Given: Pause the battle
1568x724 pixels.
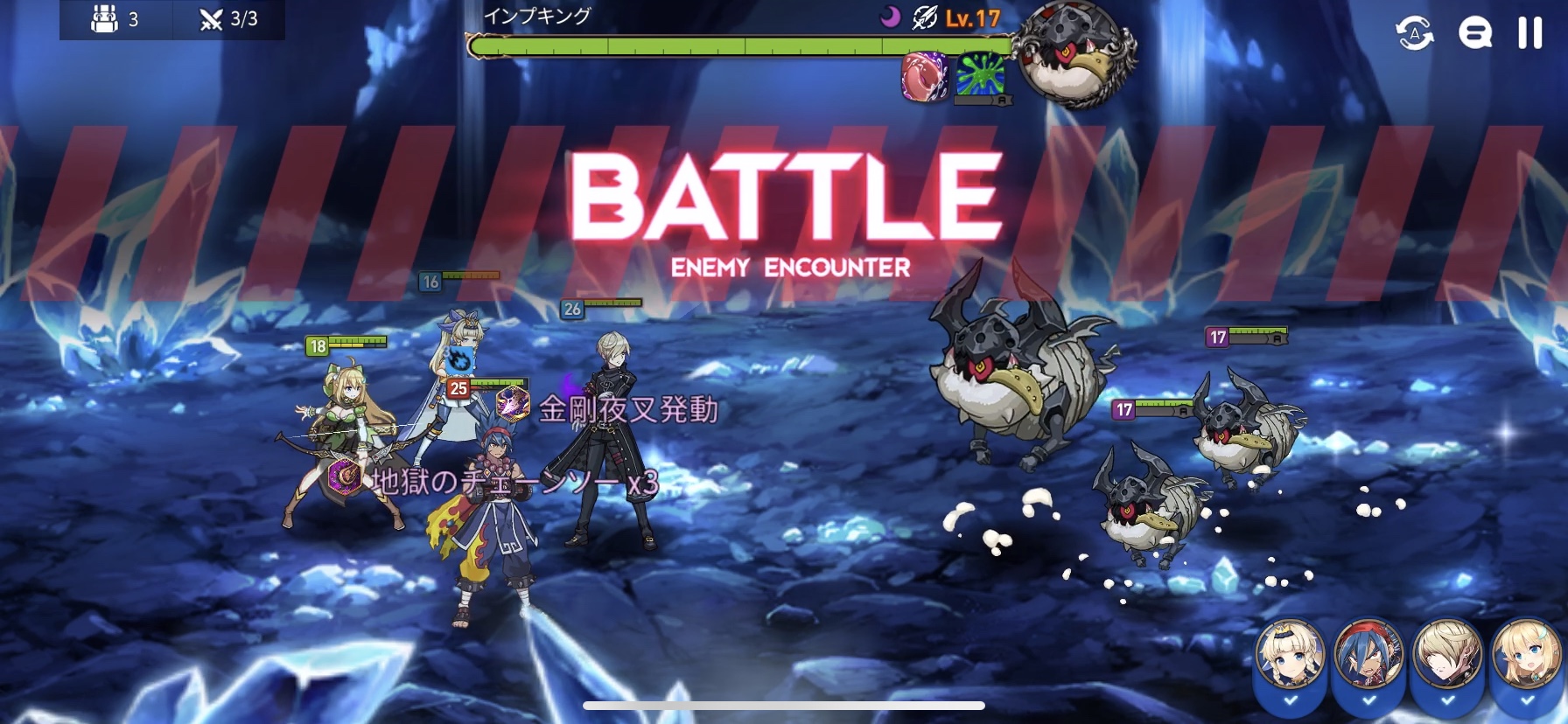Looking at the screenshot, I should pos(1529,33).
